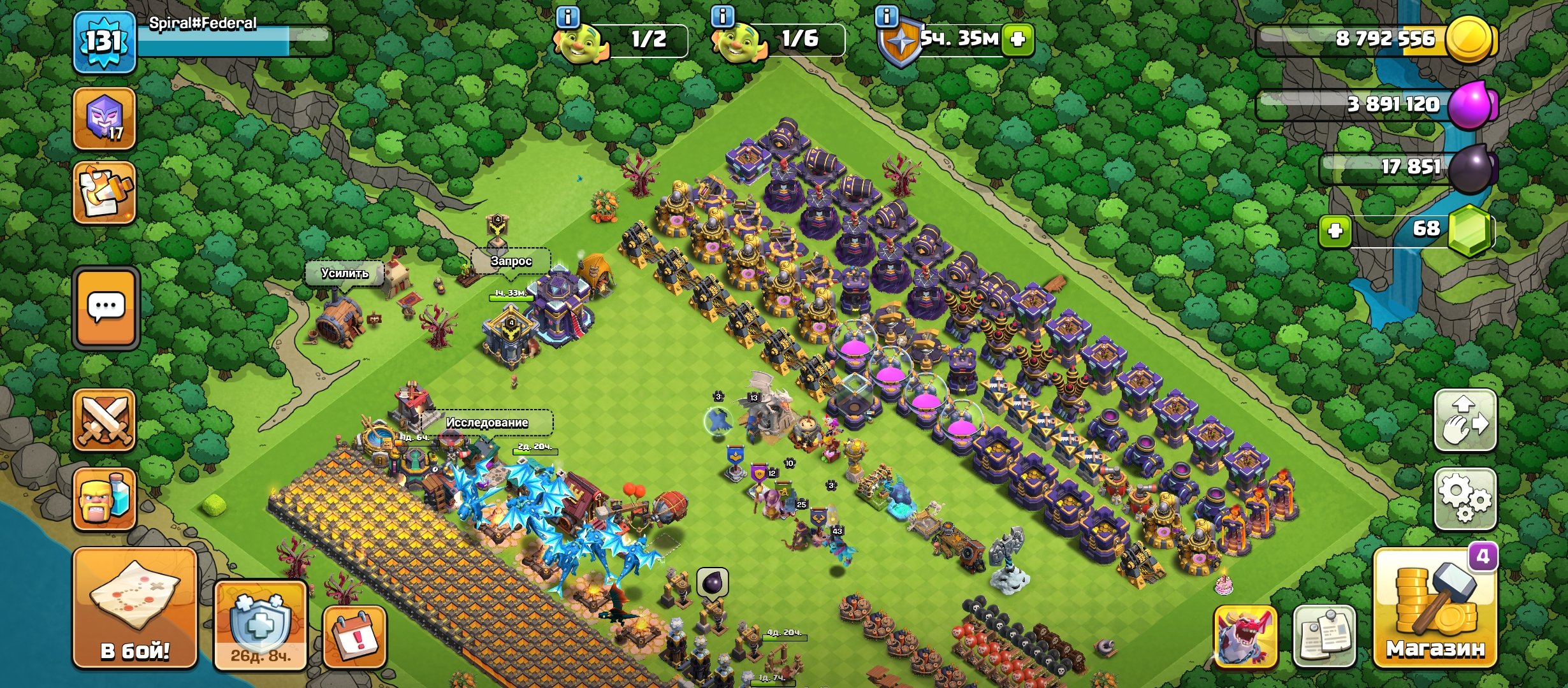Open the crossed swords battle log
The image size is (1568, 688).
[x=104, y=420]
